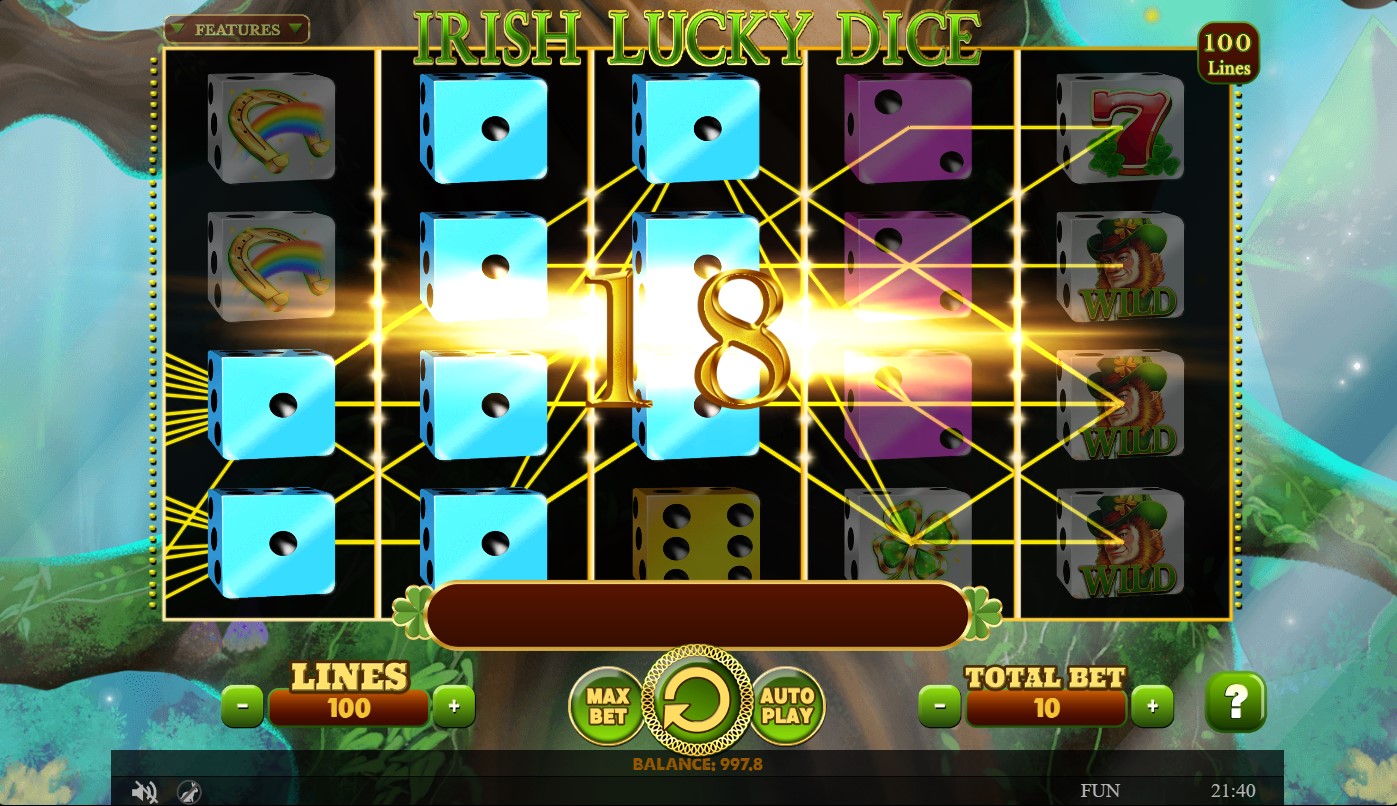Expand the right green arrow on Features bar
Viewport: 1397px width, 806px height.
coord(293,29)
